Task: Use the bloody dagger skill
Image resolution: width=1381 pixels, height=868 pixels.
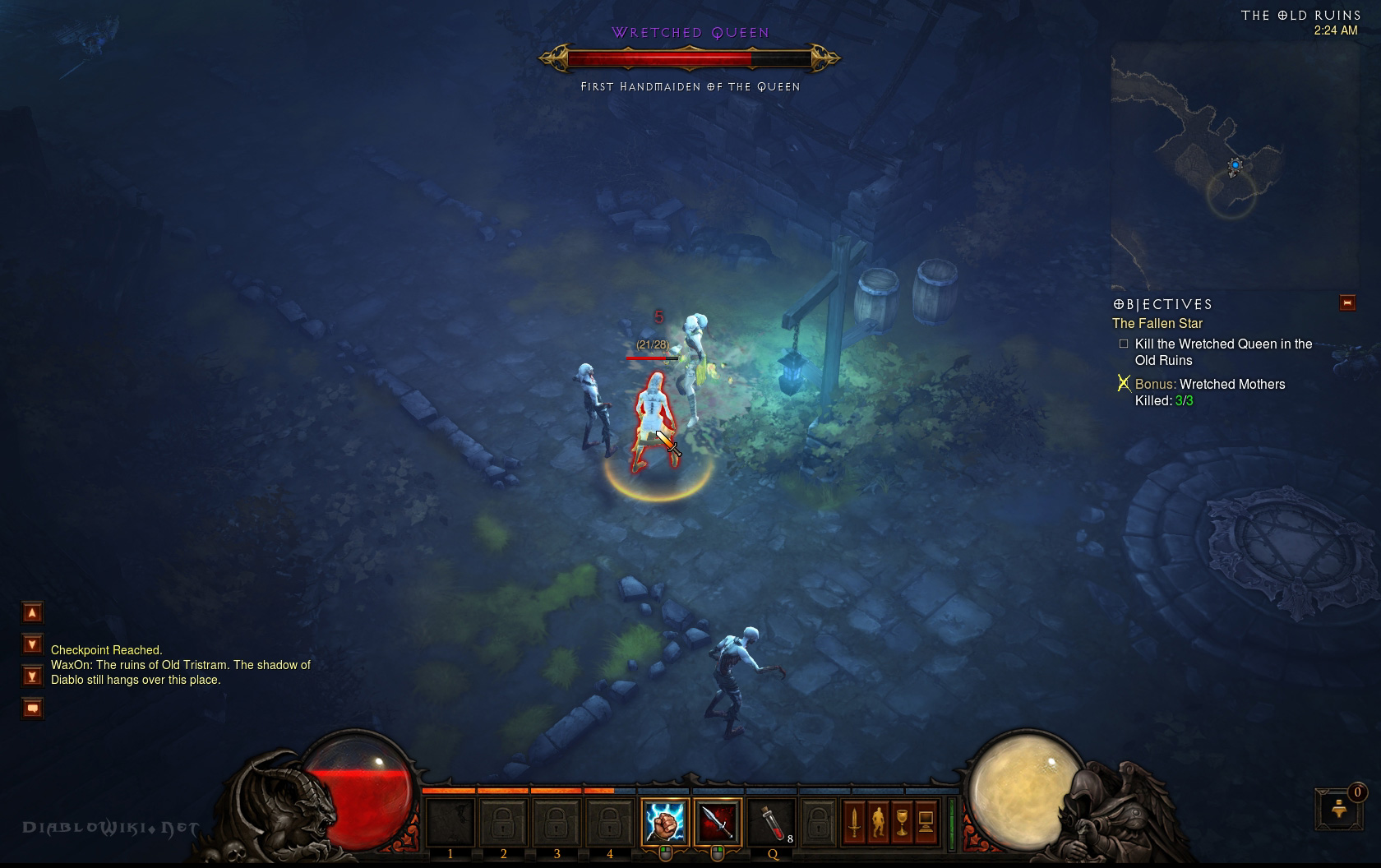Action: coord(718,821)
